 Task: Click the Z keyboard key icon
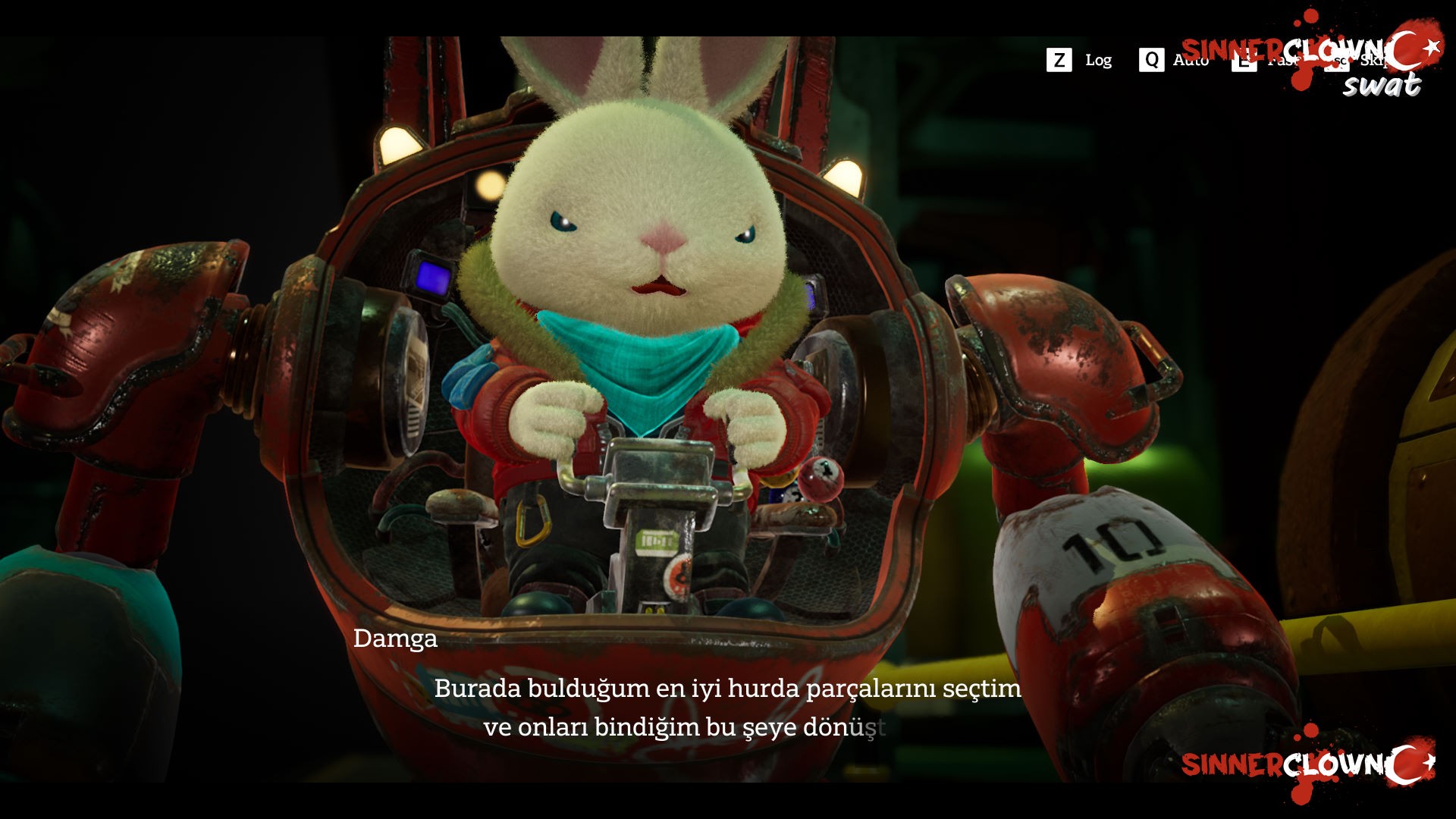pyautogui.click(x=1059, y=60)
